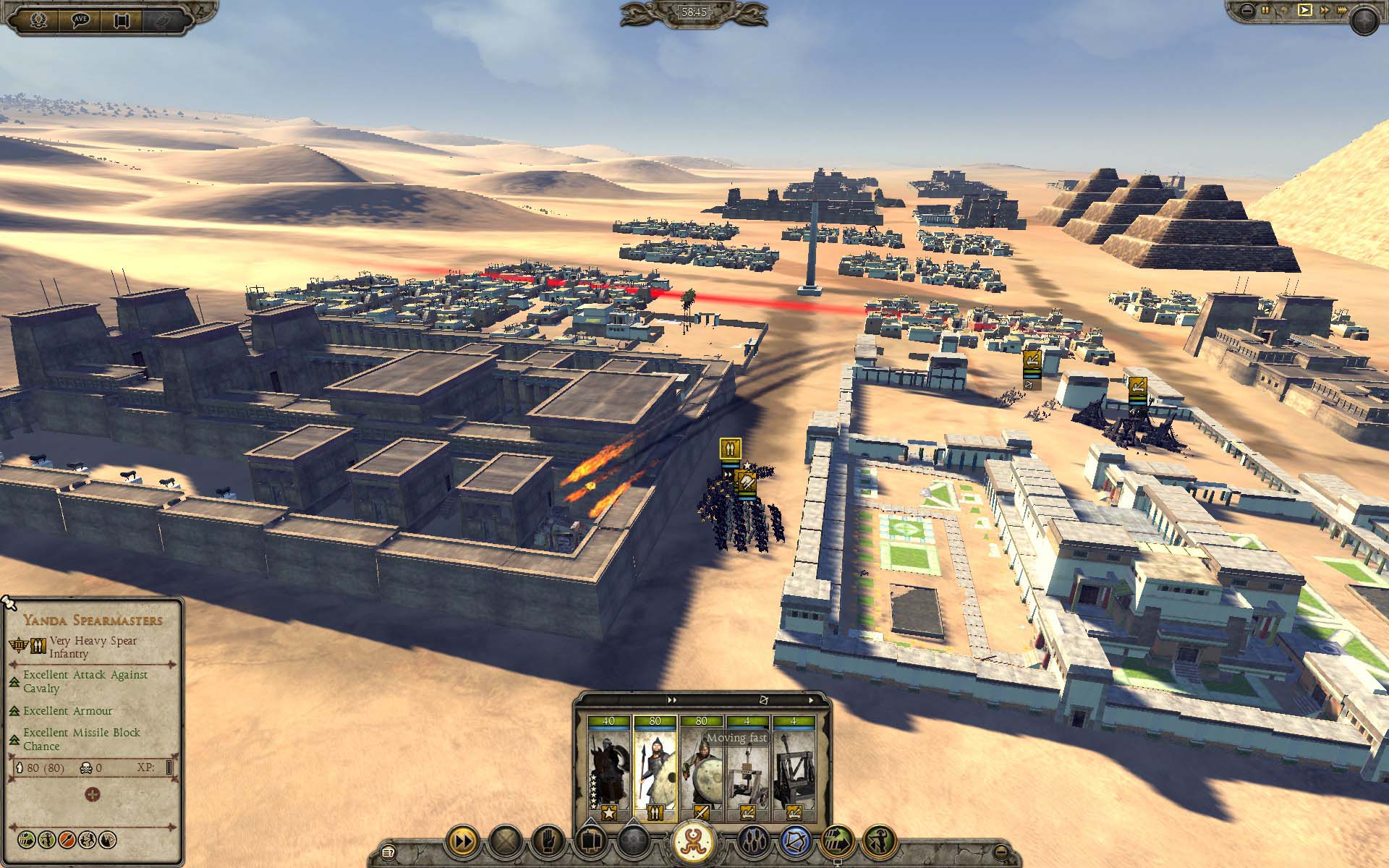Set battle to normal play speed

coord(1304,10)
